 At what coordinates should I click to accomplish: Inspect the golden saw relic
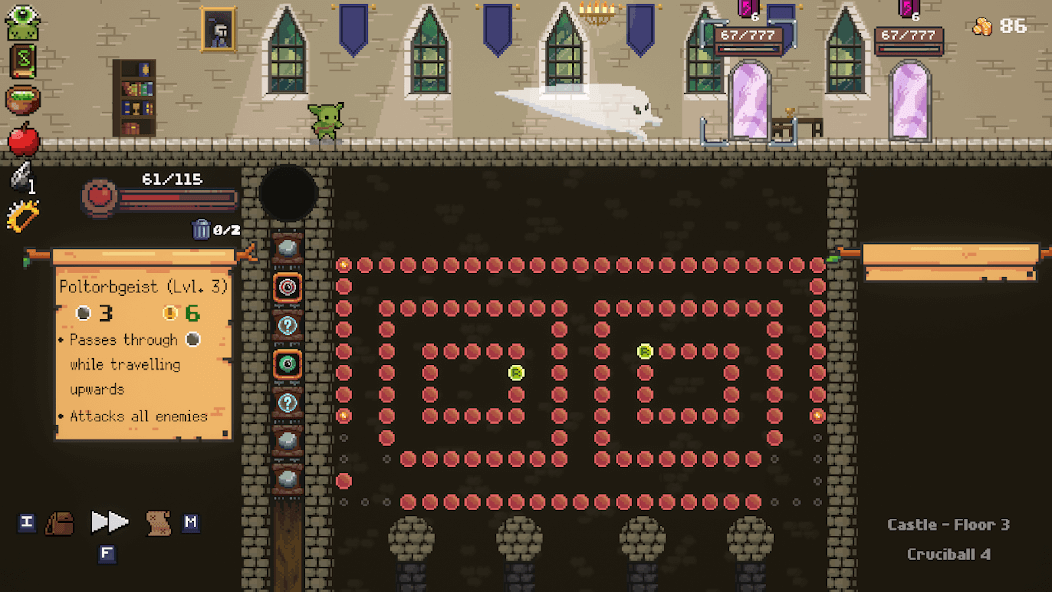click(22, 215)
